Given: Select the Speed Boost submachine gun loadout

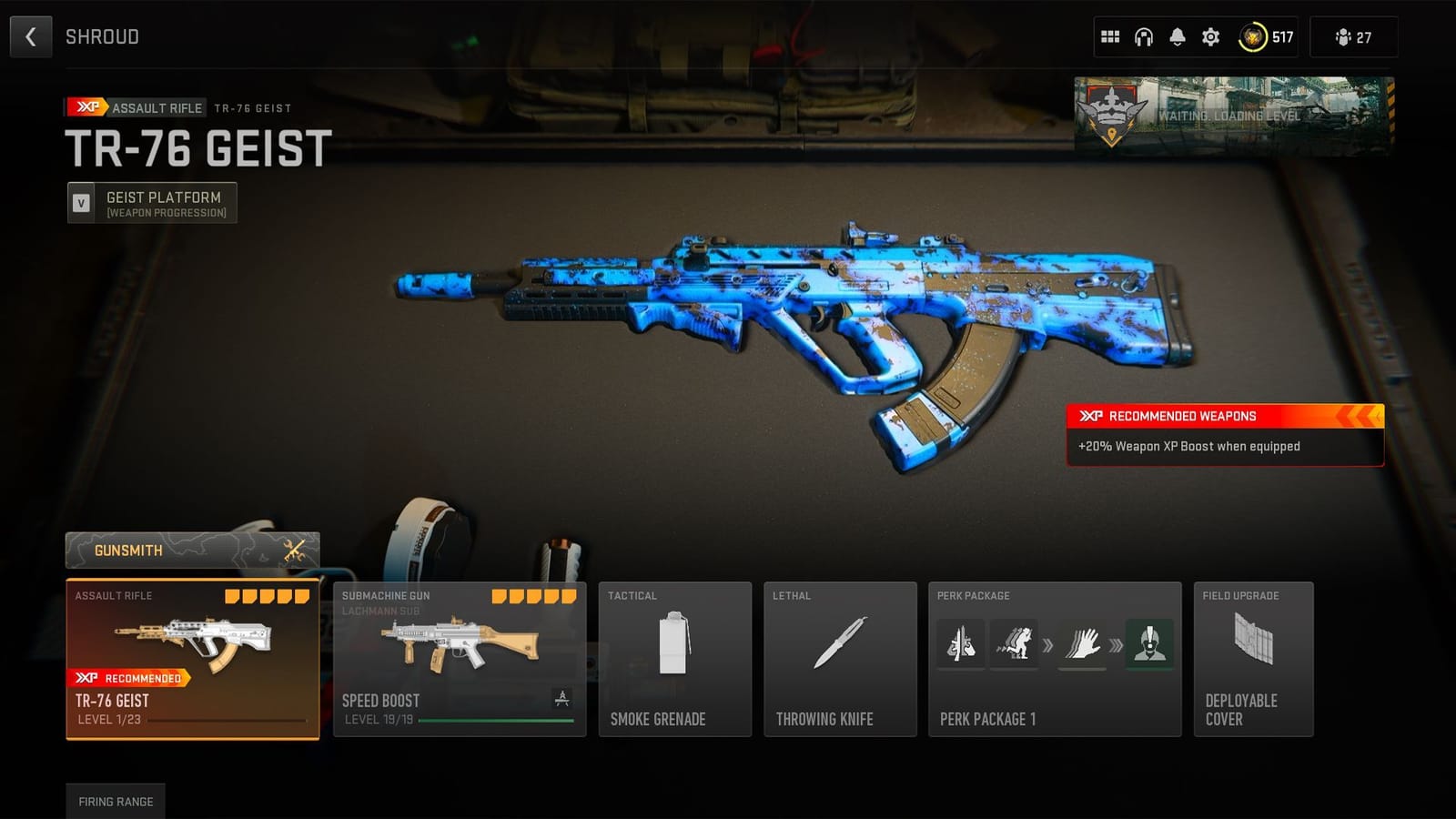Looking at the screenshot, I should point(458,660).
